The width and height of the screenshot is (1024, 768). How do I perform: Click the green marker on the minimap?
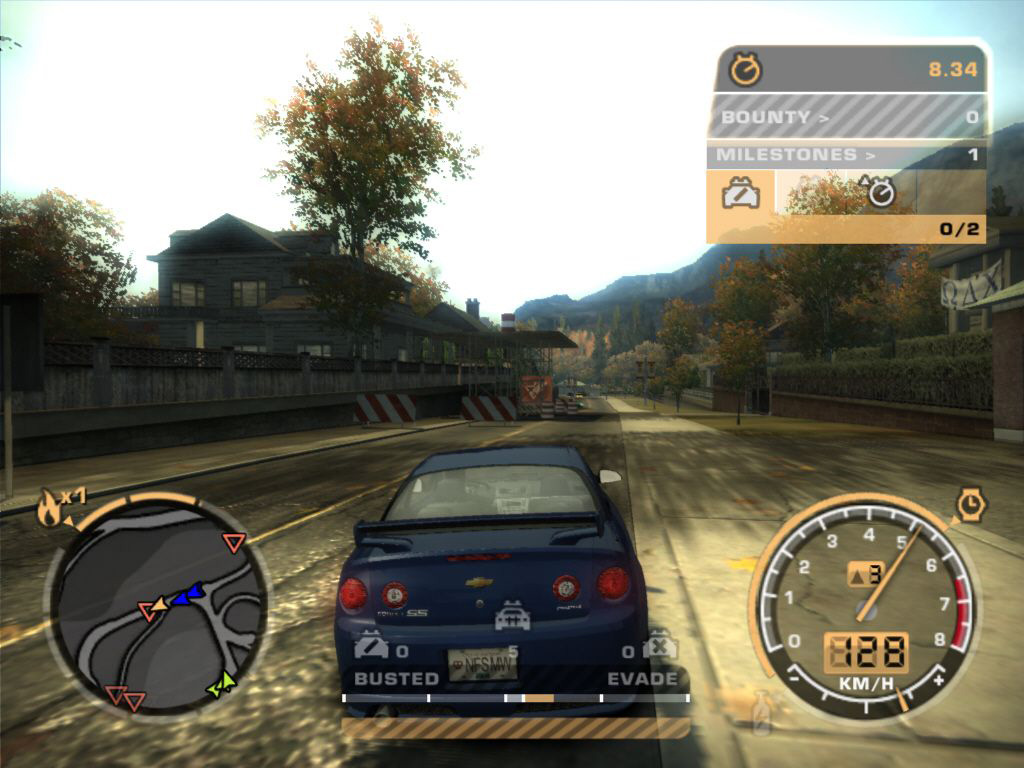221,684
